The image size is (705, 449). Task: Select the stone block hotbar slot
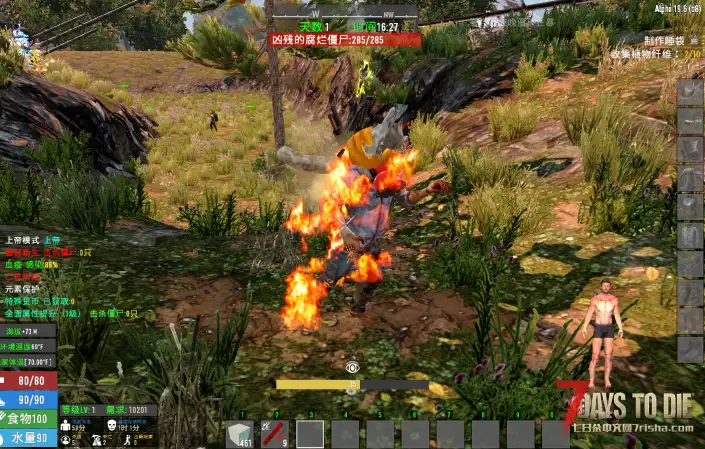[241, 433]
